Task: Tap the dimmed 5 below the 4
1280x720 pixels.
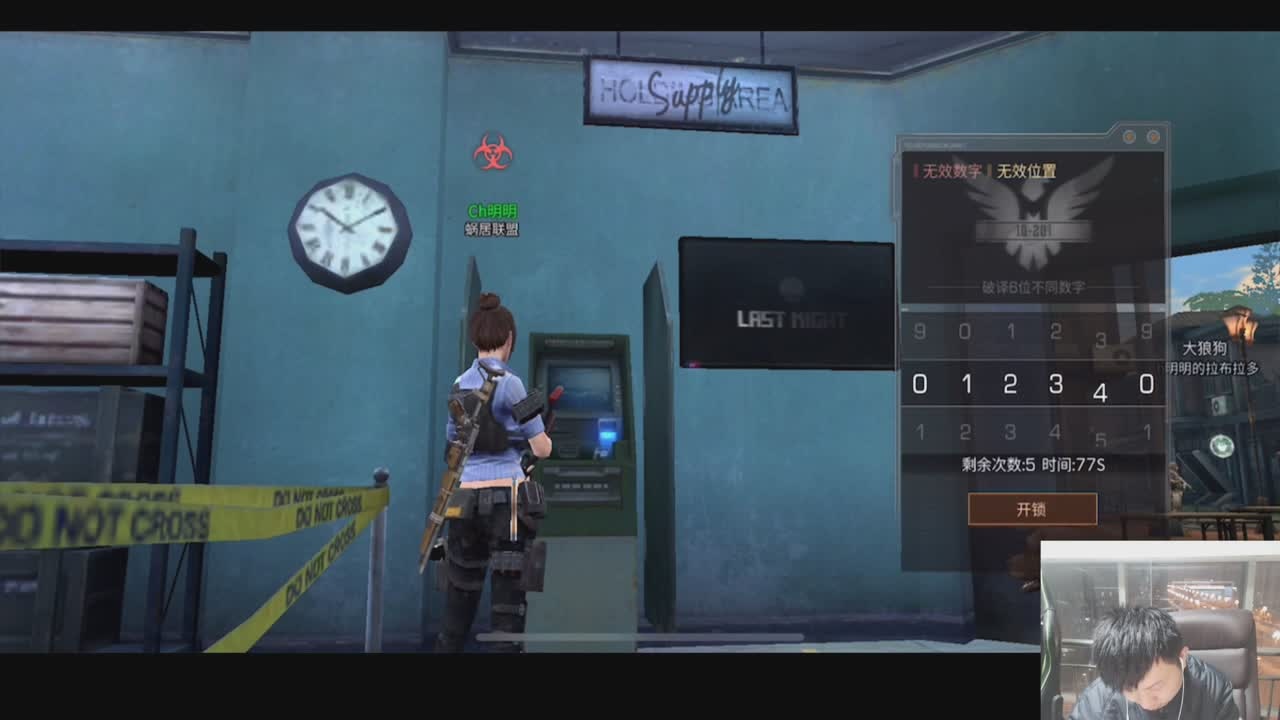Action: (x=1100, y=440)
